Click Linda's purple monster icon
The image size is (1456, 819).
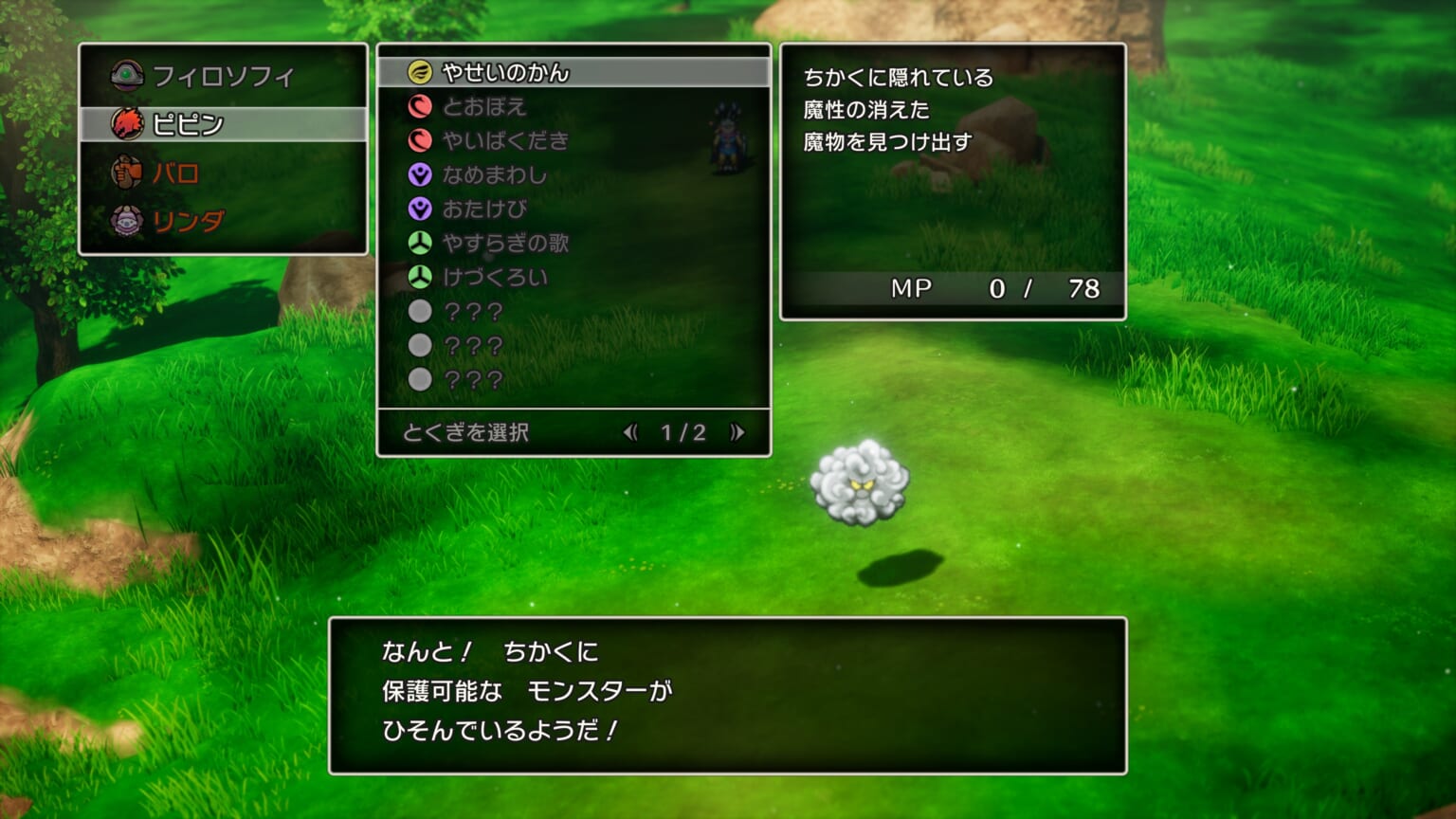[x=128, y=220]
